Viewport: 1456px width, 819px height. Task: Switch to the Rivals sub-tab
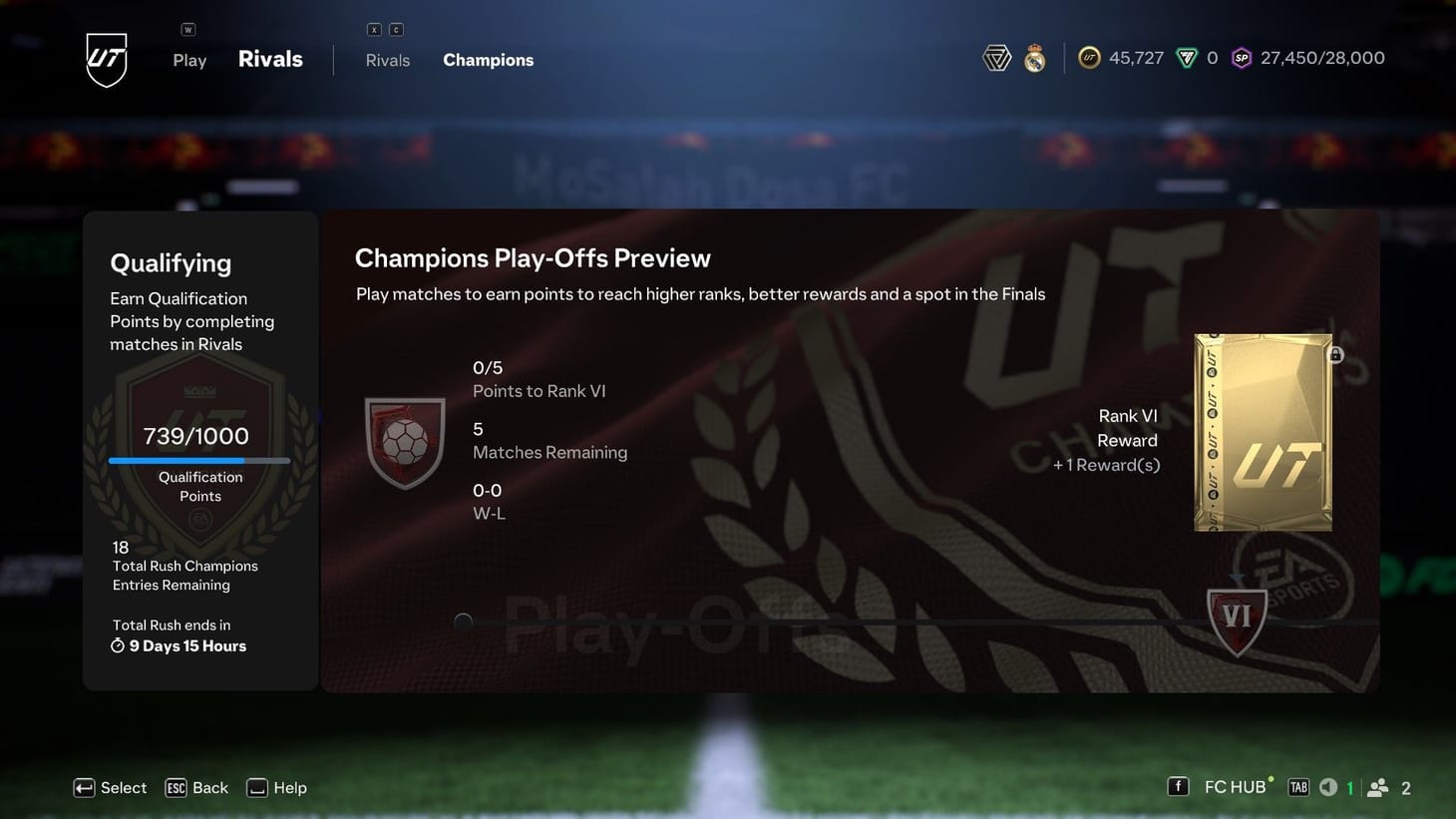click(x=387, y=60)
